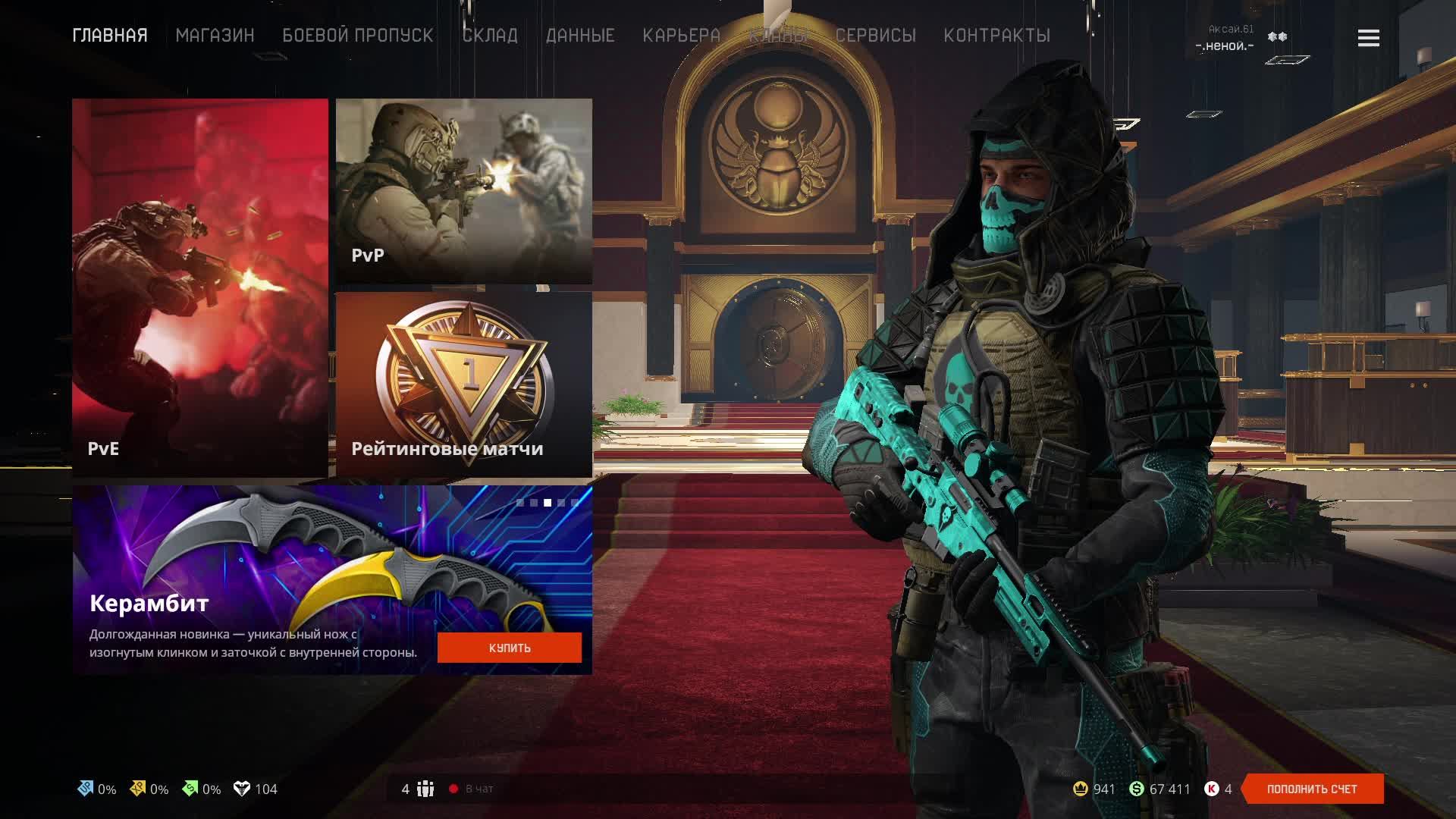The width and height of the screenshot is (1456, 819).
Task: Select the PvE mode tile
Action: point(200,288)
